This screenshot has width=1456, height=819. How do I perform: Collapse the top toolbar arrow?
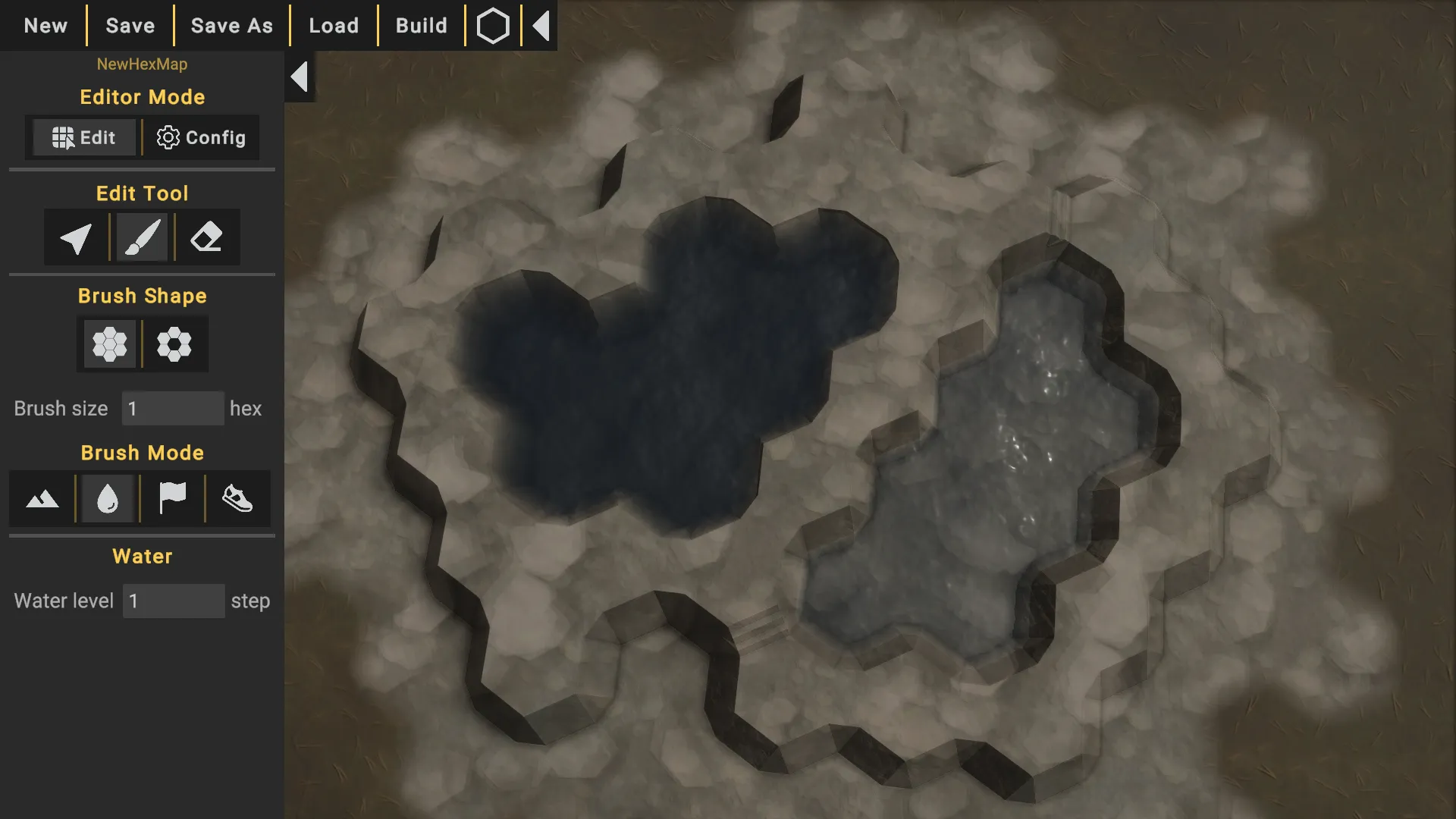point(541,26)
